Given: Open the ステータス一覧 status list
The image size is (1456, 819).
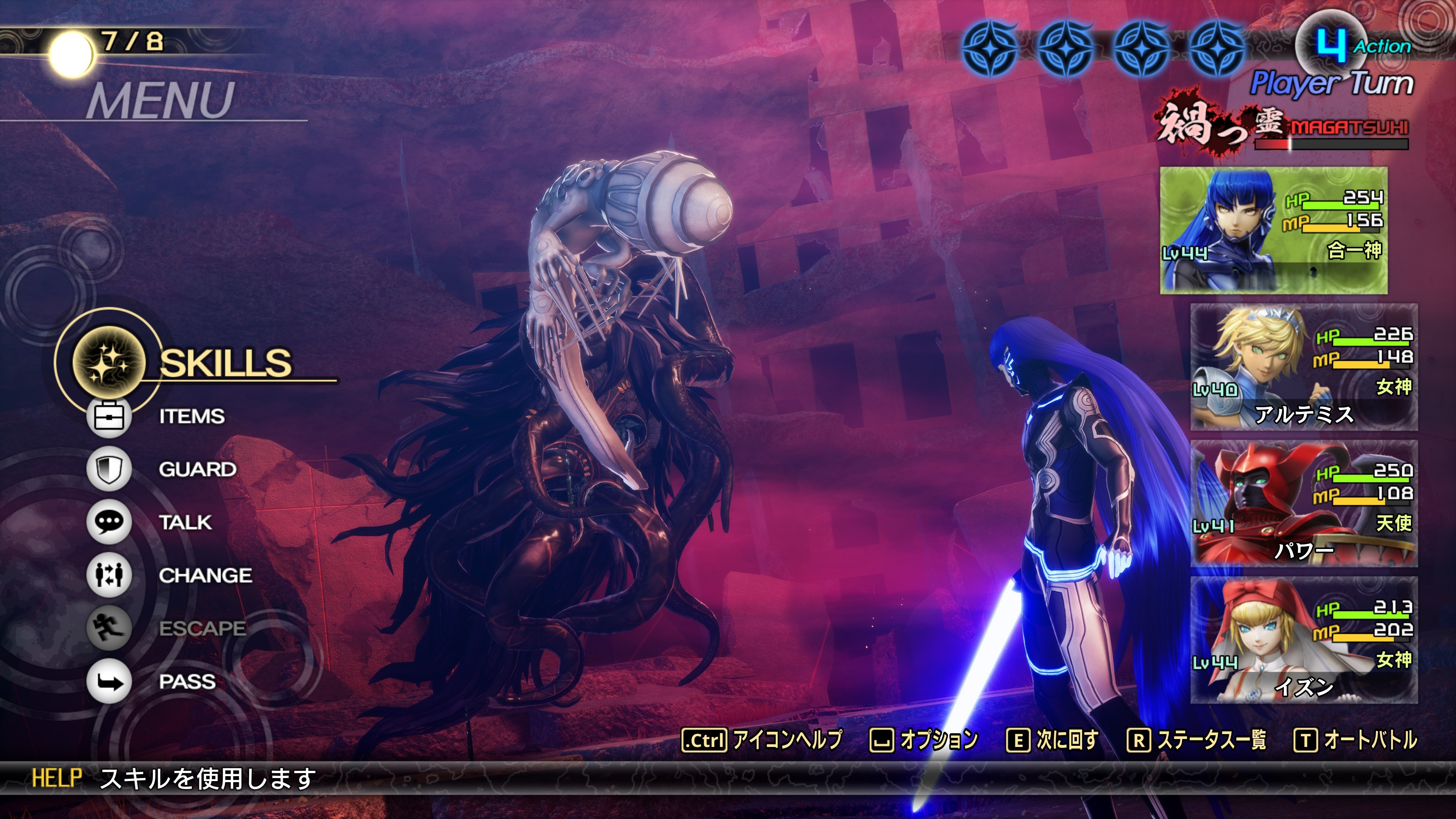Looking at the screenshot, I should coord(1197,740).
